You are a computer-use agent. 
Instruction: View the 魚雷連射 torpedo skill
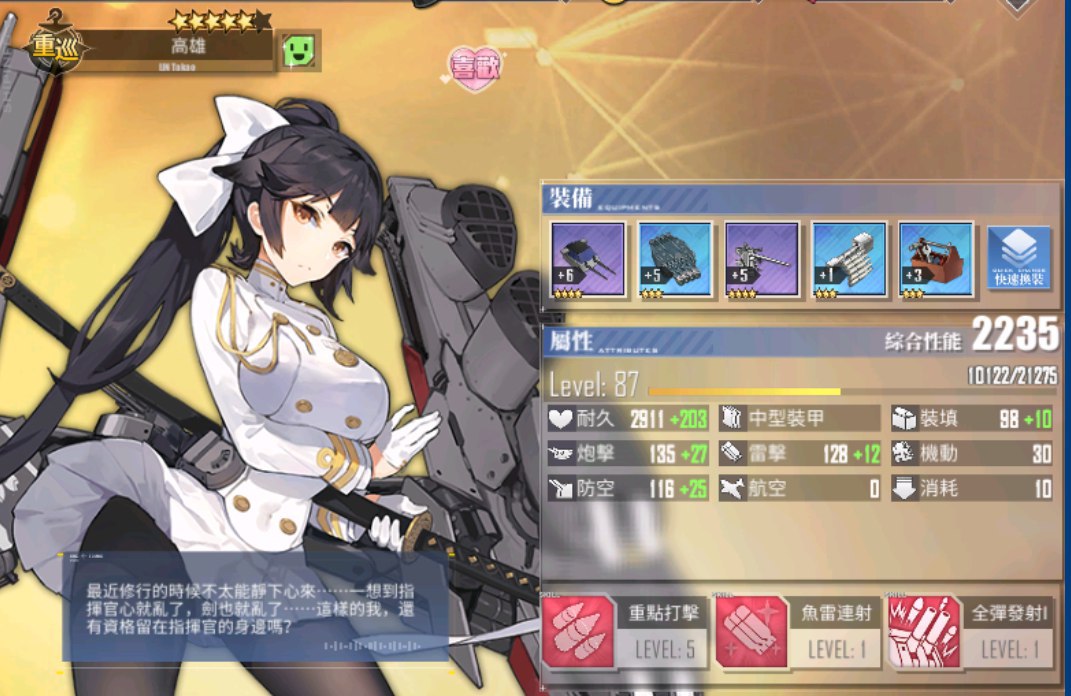tap(797, 632)
